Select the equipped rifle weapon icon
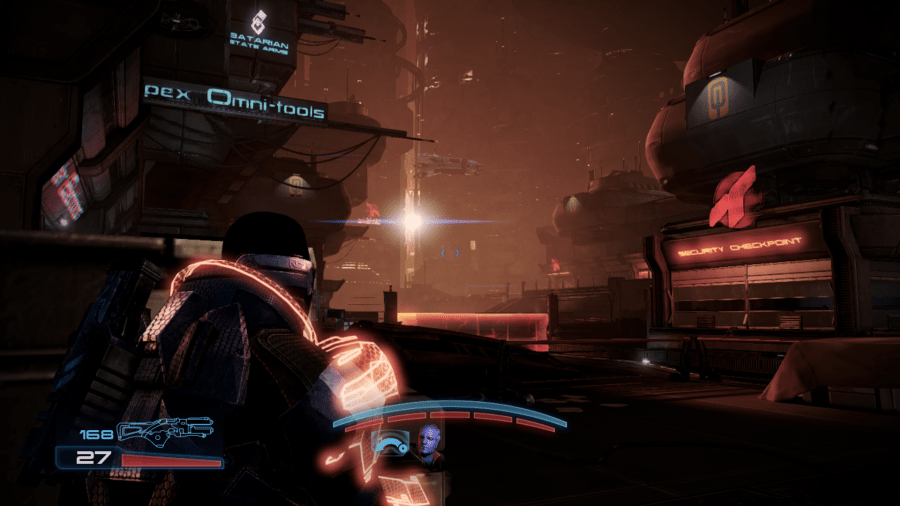Screen dimensions: 900x506 (x=165, y=431)
